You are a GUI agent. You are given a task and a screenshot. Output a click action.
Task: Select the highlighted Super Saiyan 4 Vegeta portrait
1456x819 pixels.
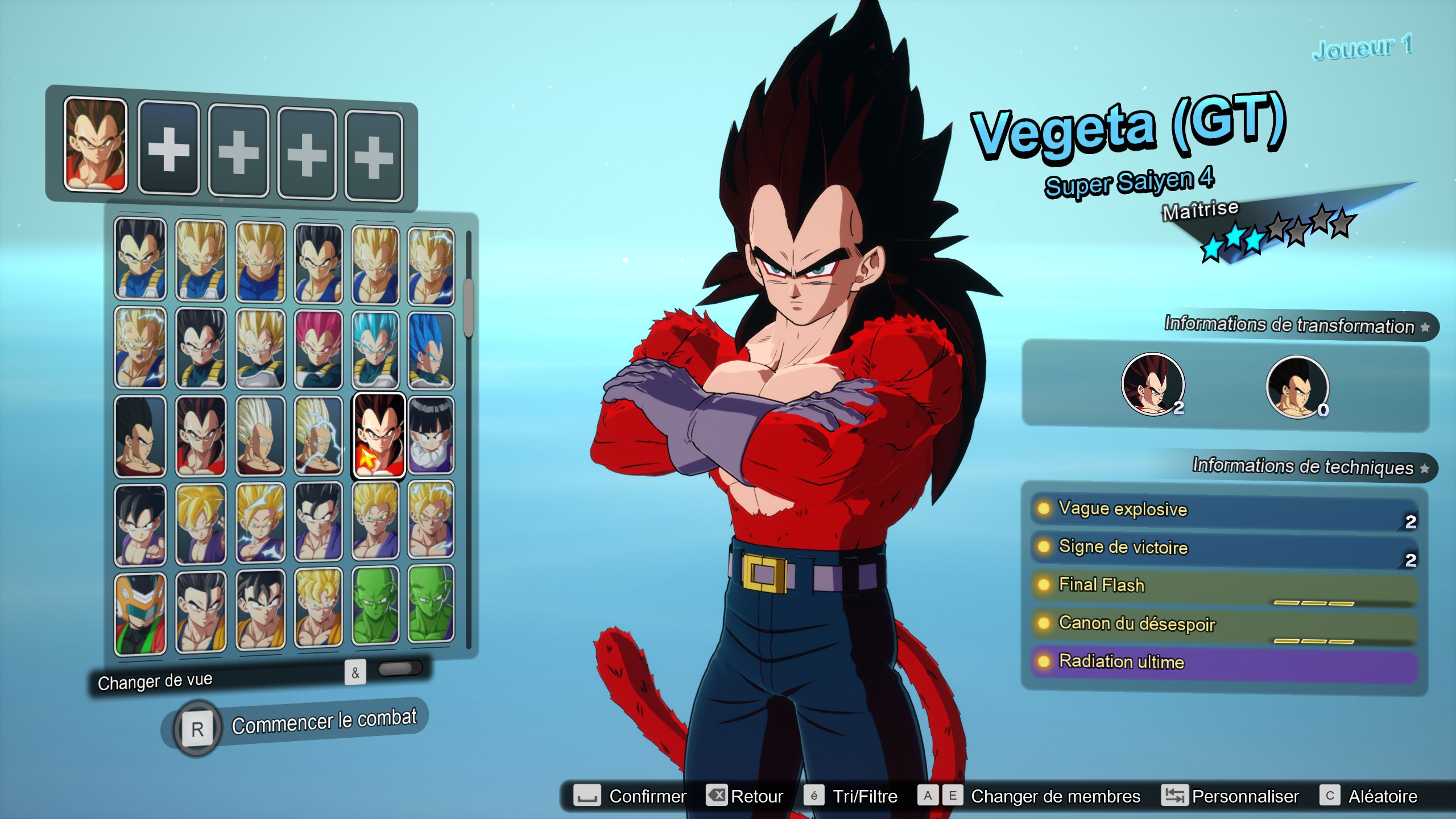click(x=379, y=435)
